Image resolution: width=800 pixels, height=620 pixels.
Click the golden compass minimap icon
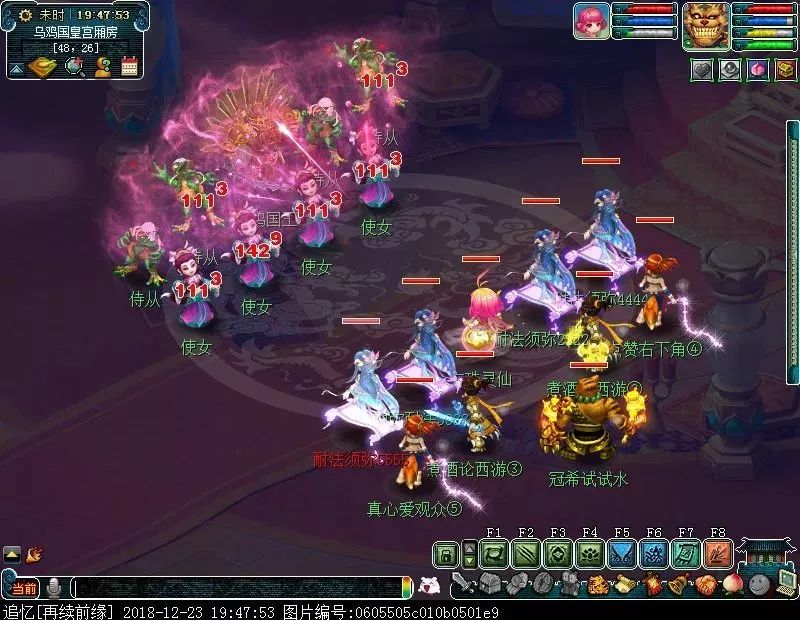point(43,67)
